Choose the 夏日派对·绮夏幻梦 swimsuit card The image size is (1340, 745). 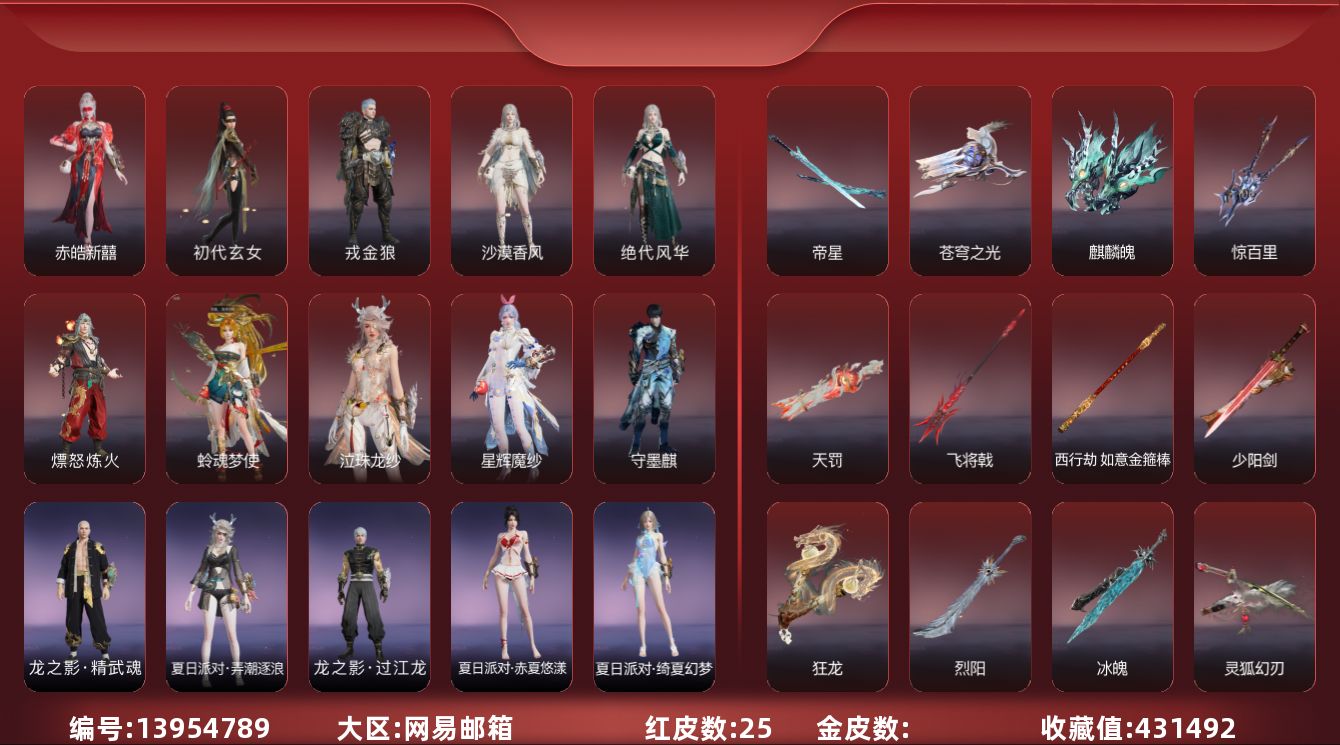coord(654,596)
